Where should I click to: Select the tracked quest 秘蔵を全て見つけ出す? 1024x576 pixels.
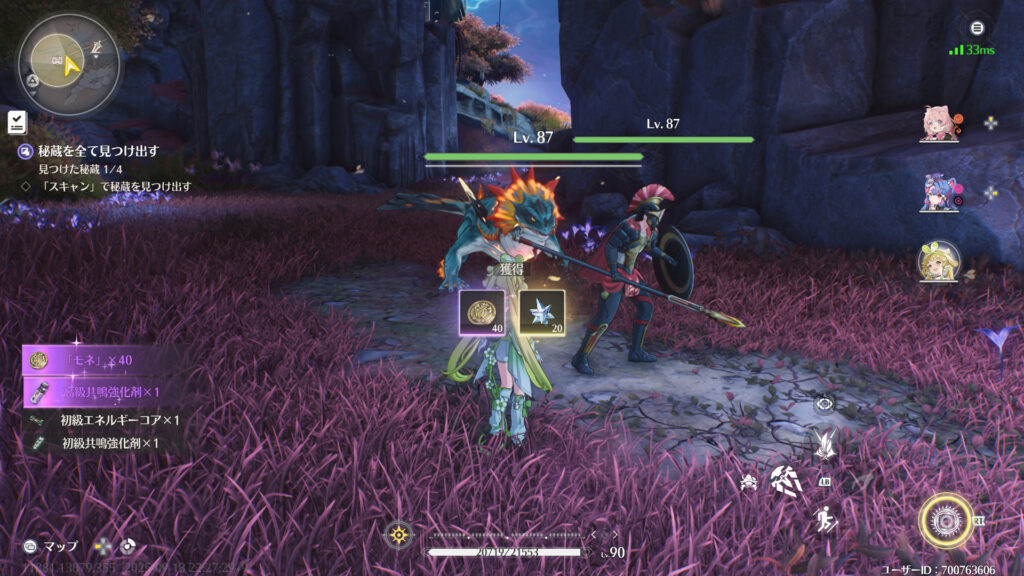(98, 151)
